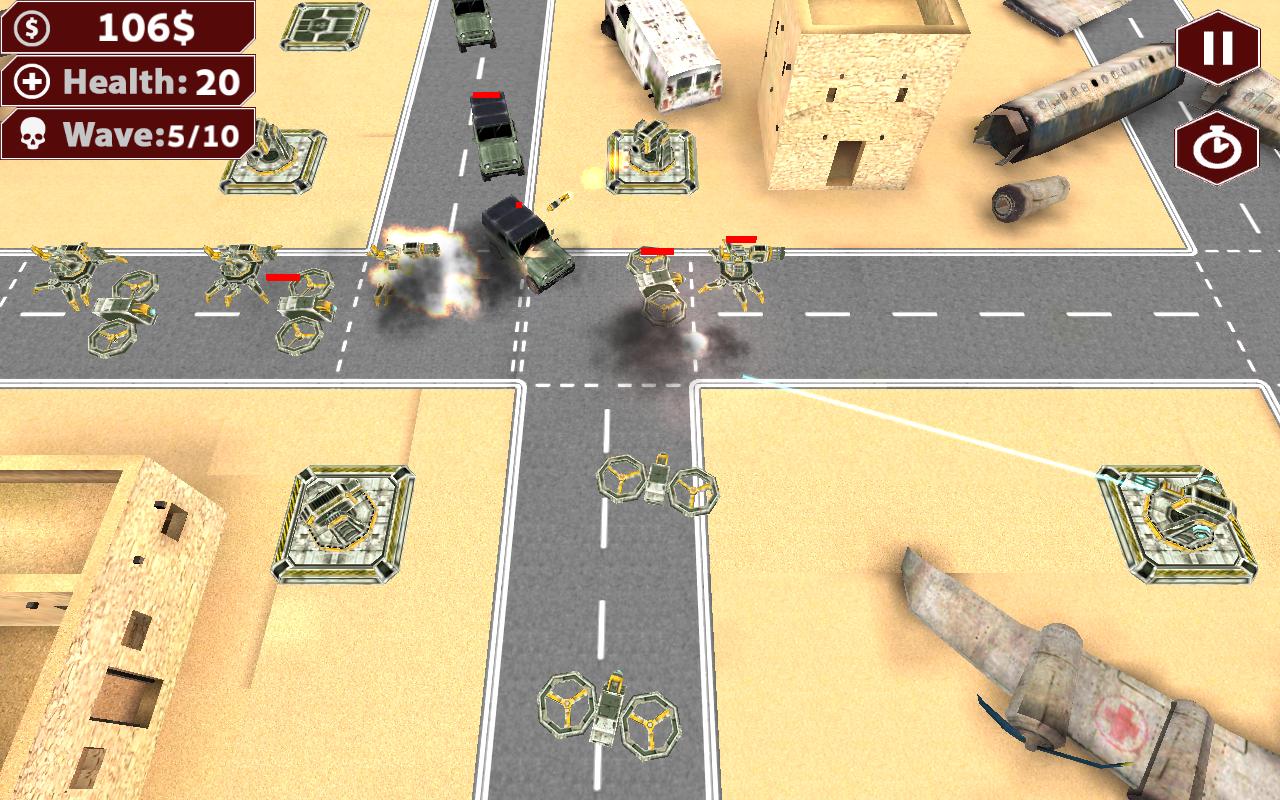Select the spider mech on the left road
The width and height of the screenshot is (1280, 800).
[70, 270]
